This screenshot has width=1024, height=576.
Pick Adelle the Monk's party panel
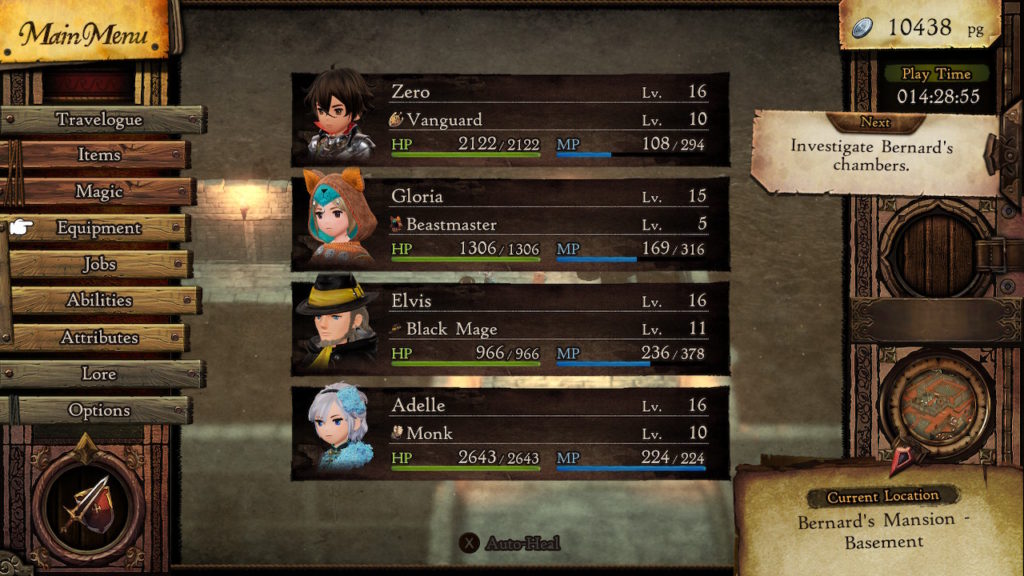coord(510,433)
